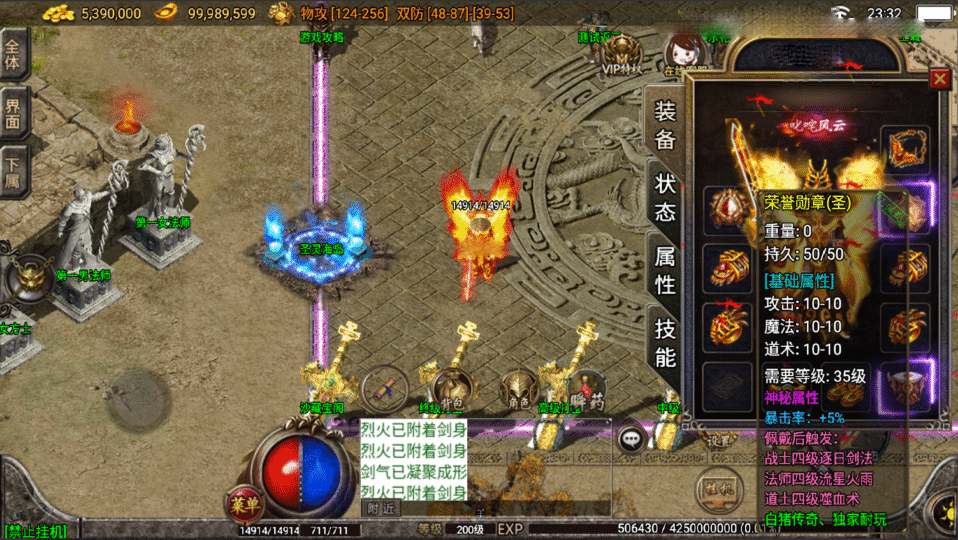
Task: Switch to the 技能 skills tab
Action: click(665, 343)
